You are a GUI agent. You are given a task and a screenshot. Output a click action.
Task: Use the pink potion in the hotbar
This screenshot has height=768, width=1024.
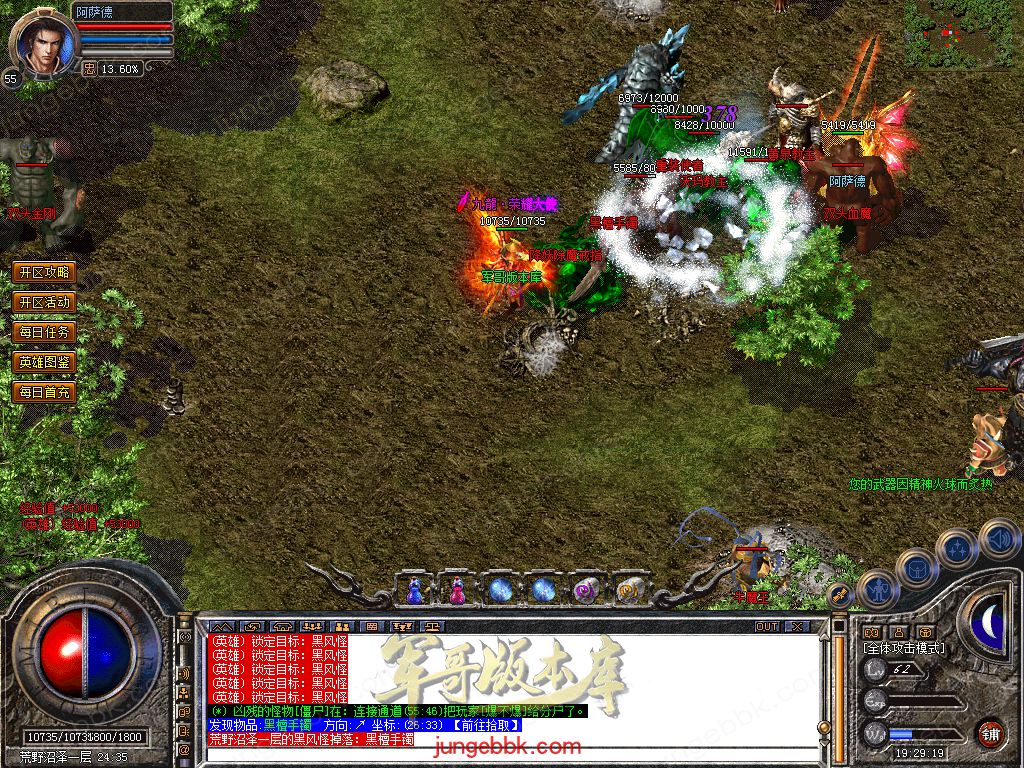click(457, 590)
